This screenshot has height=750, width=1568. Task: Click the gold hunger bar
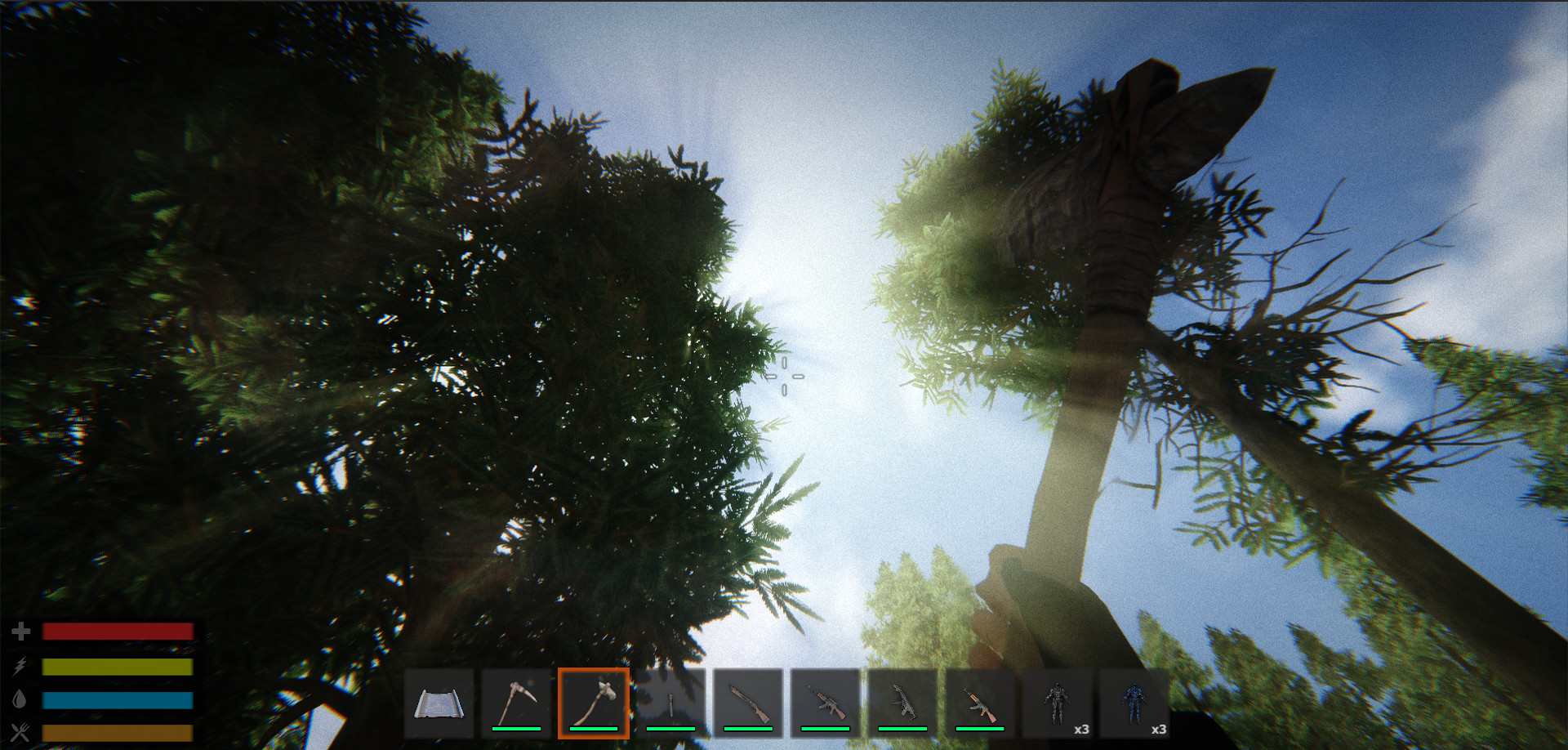117,734
